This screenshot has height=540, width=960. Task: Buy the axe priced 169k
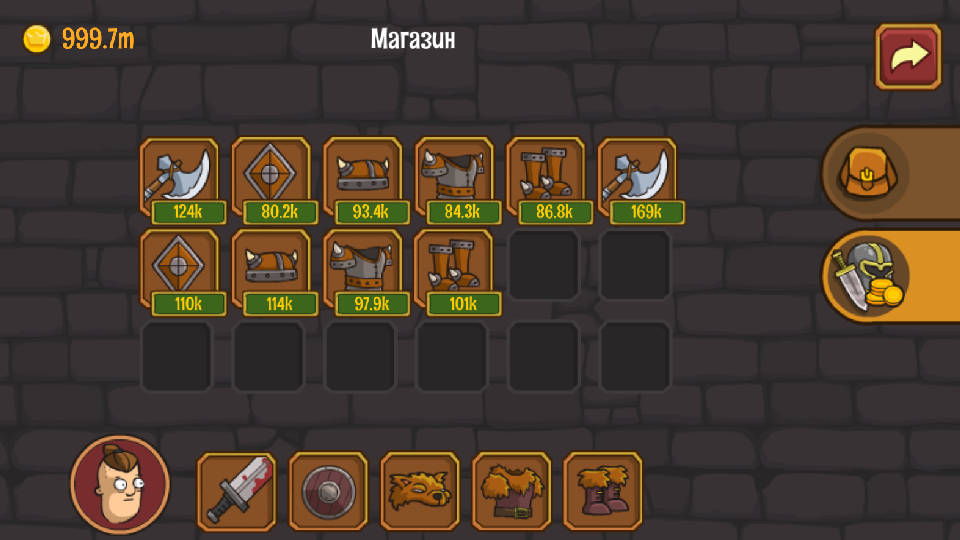(637, 176)
